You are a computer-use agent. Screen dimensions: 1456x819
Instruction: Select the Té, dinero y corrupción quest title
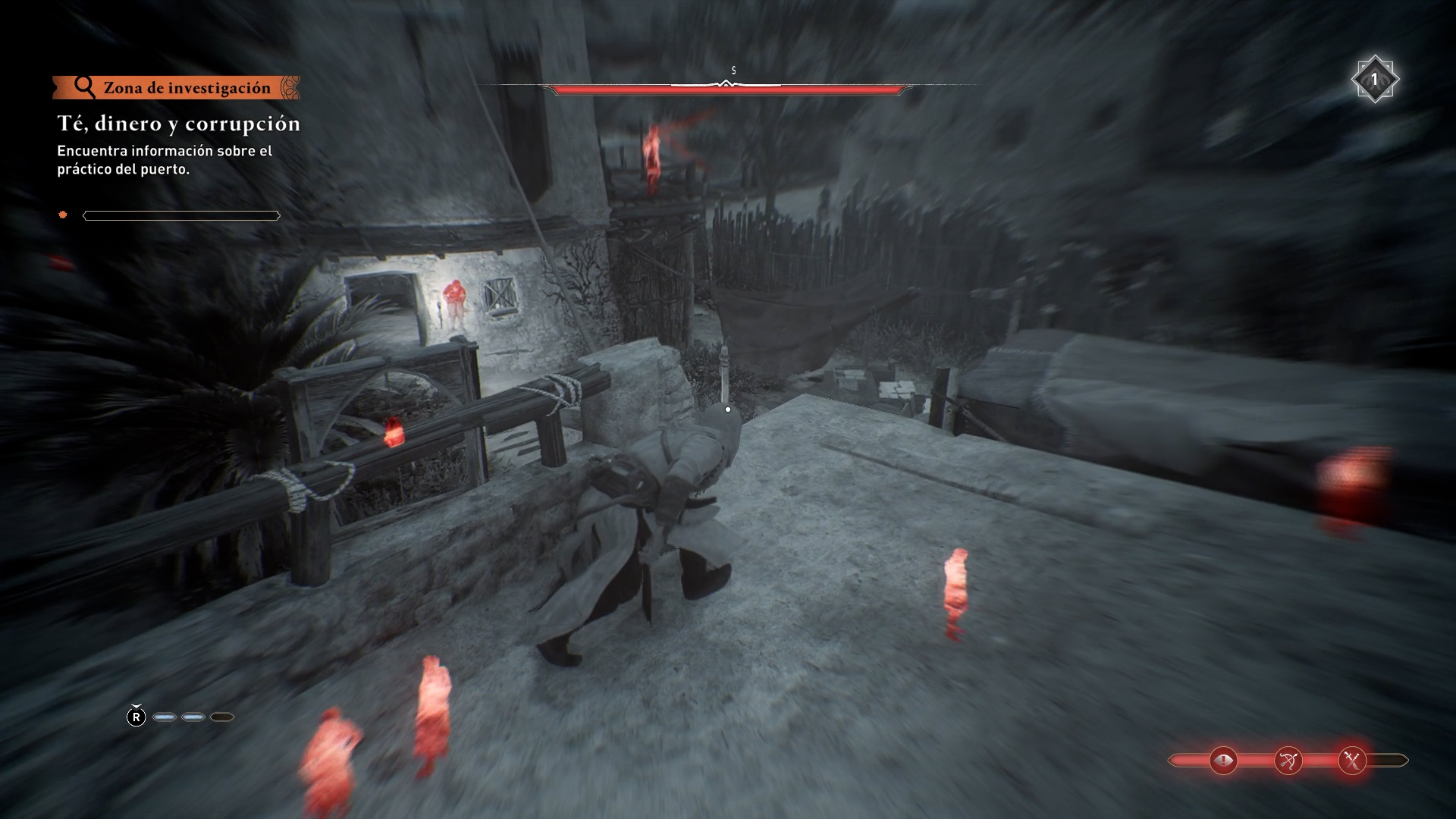pyautogui.click(x=179, y=124)
